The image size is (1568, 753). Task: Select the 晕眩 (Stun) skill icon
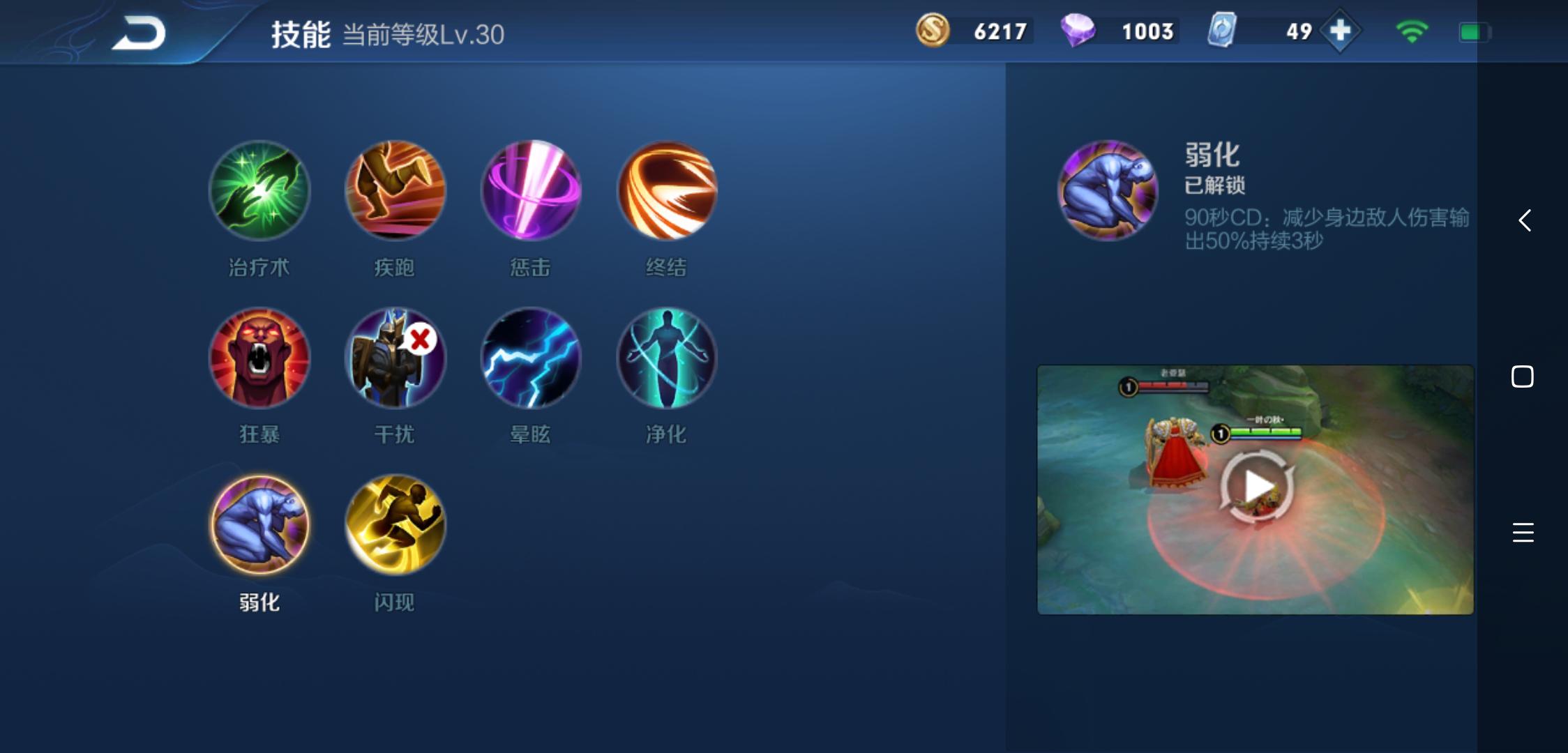[x=530, y=359]
